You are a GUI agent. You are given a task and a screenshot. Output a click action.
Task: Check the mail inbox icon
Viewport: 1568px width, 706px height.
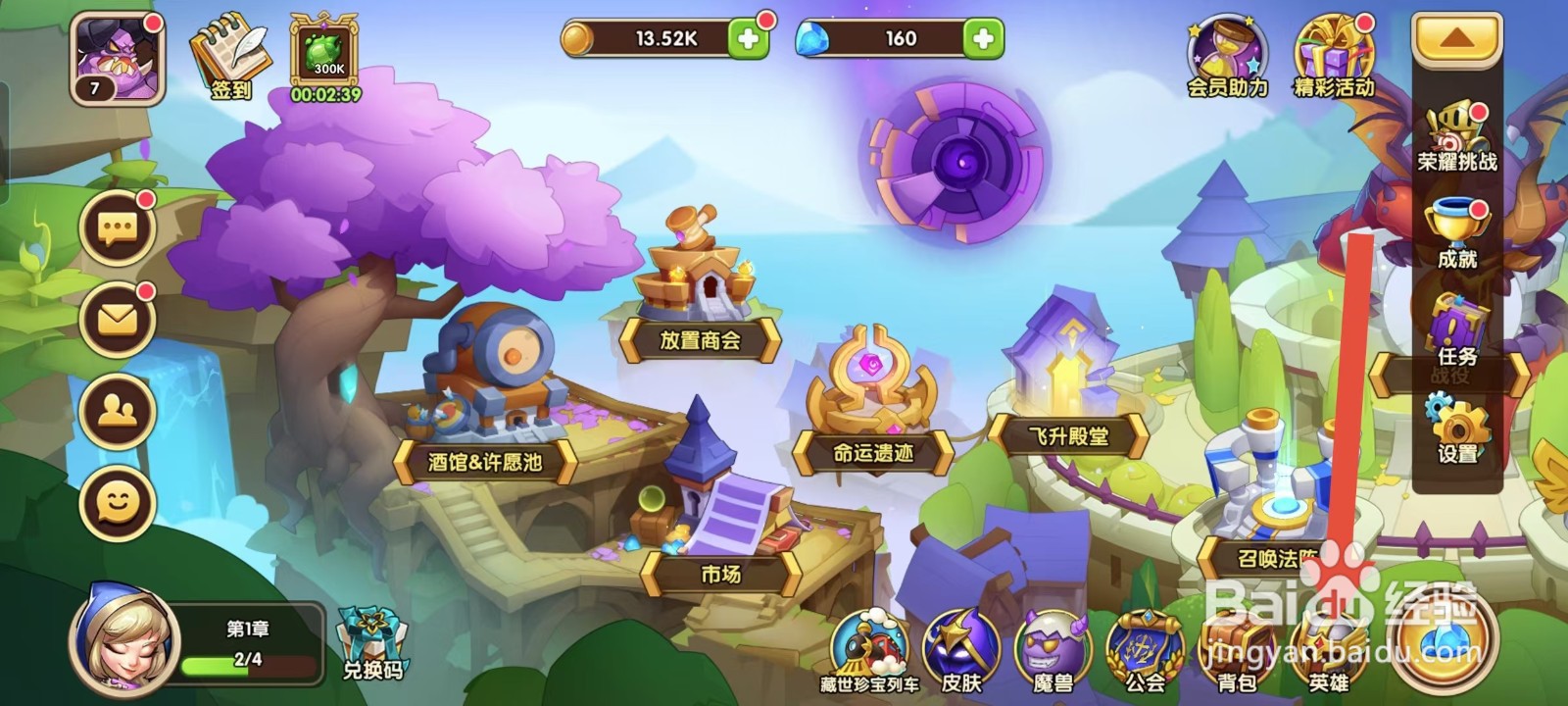pos(117,316)
